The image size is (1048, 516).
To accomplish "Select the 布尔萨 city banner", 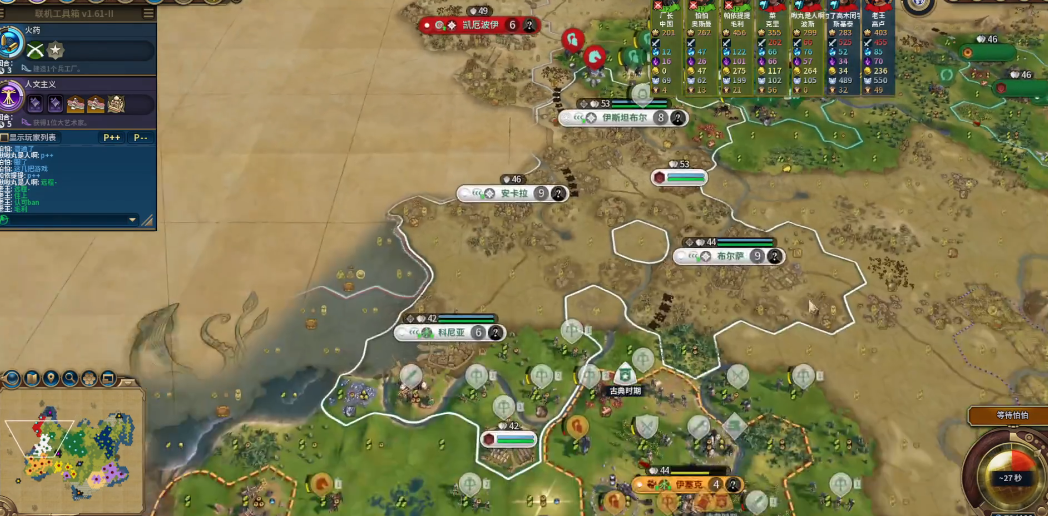I will 729,256.
